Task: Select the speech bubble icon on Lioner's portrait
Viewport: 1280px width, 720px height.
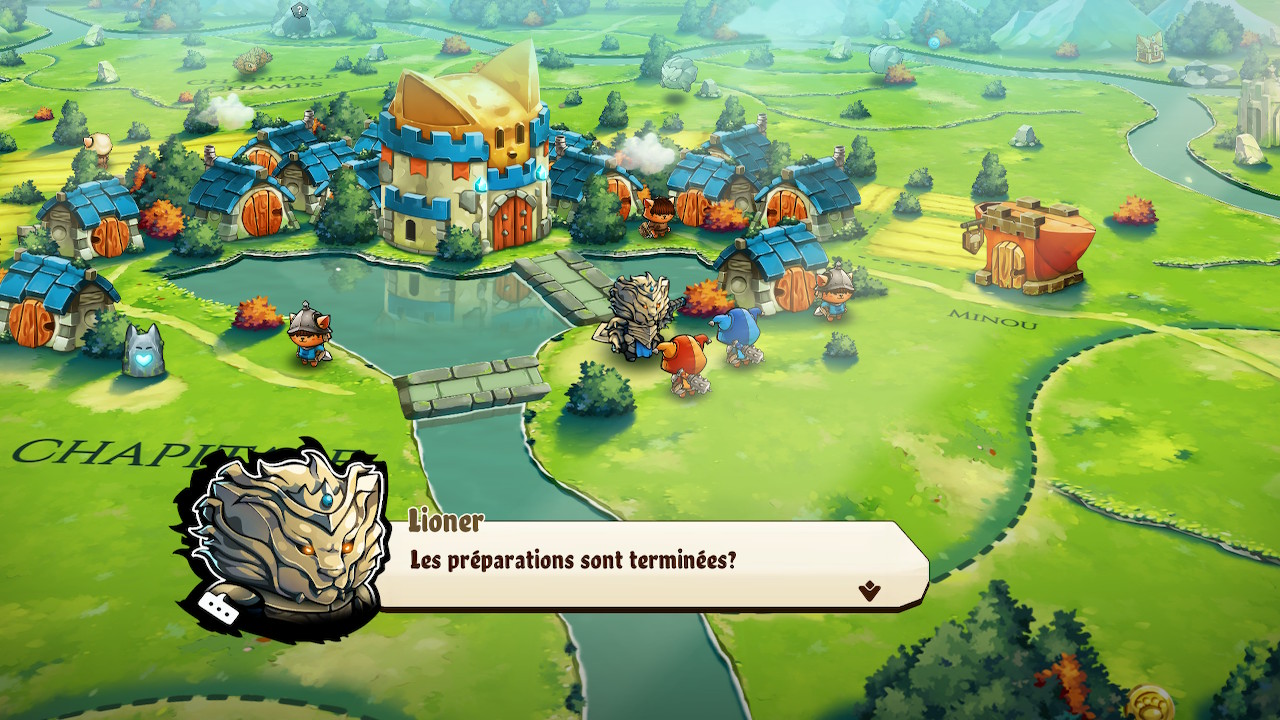Action: pos(218,607)
